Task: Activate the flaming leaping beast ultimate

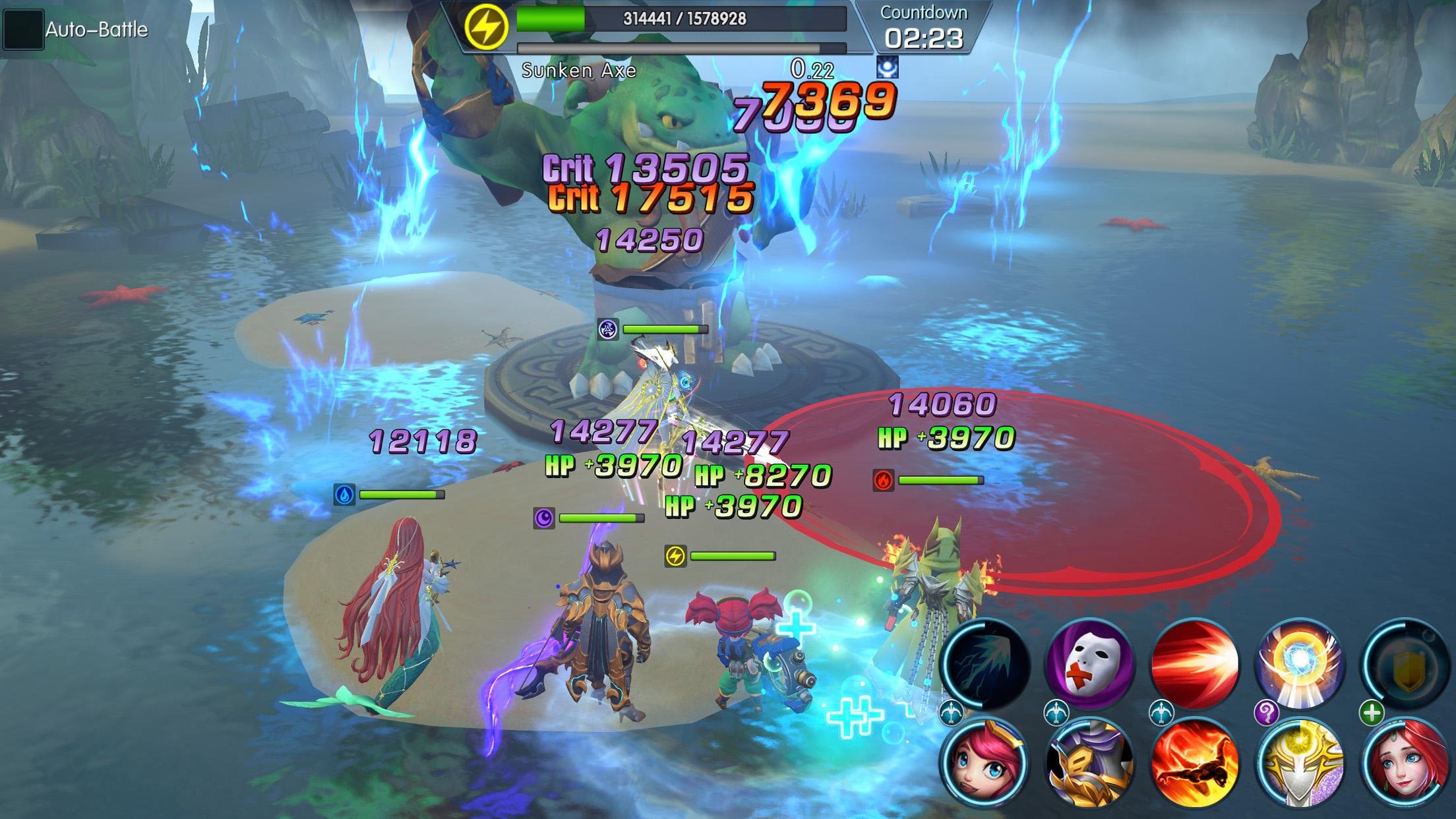Action: 1194,764
